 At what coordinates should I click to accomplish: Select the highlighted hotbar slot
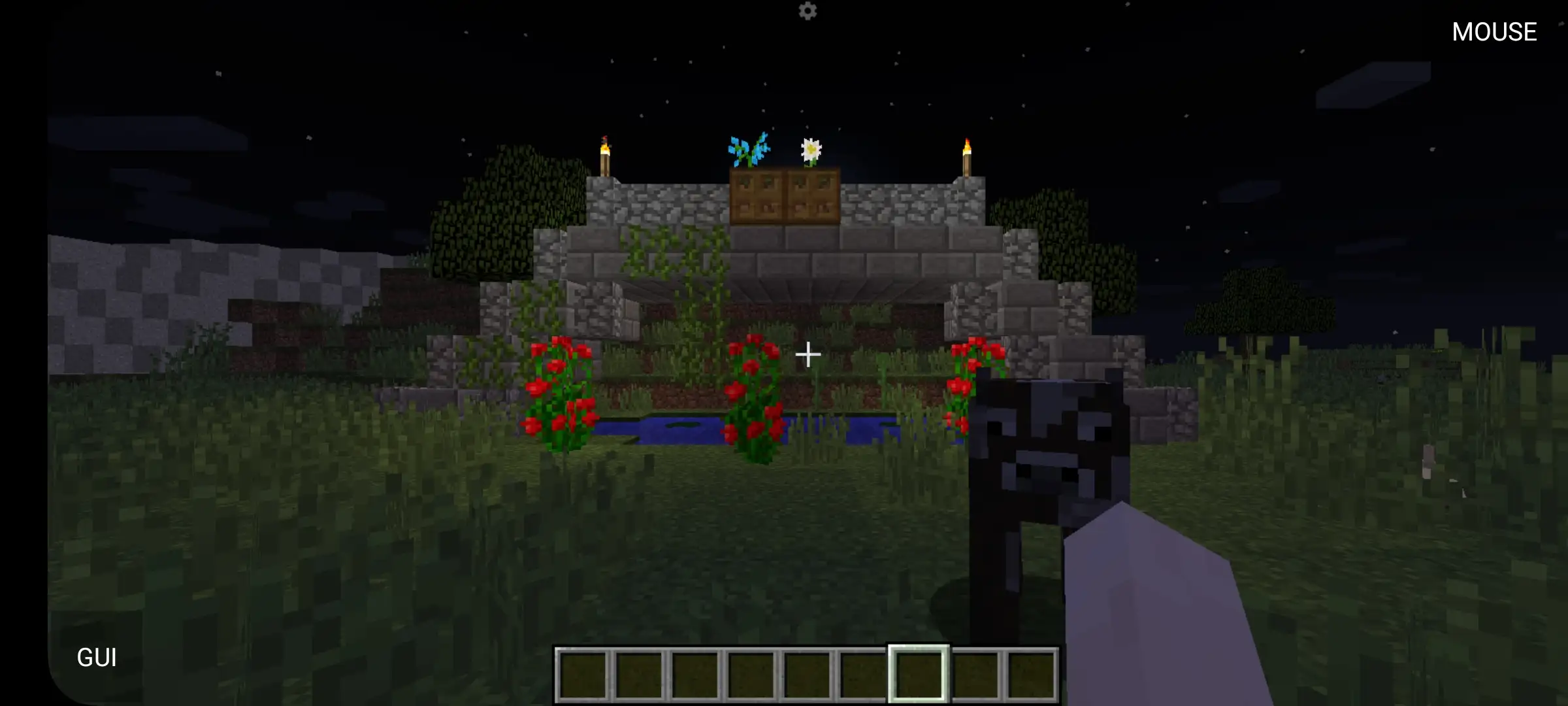point(918,674)
